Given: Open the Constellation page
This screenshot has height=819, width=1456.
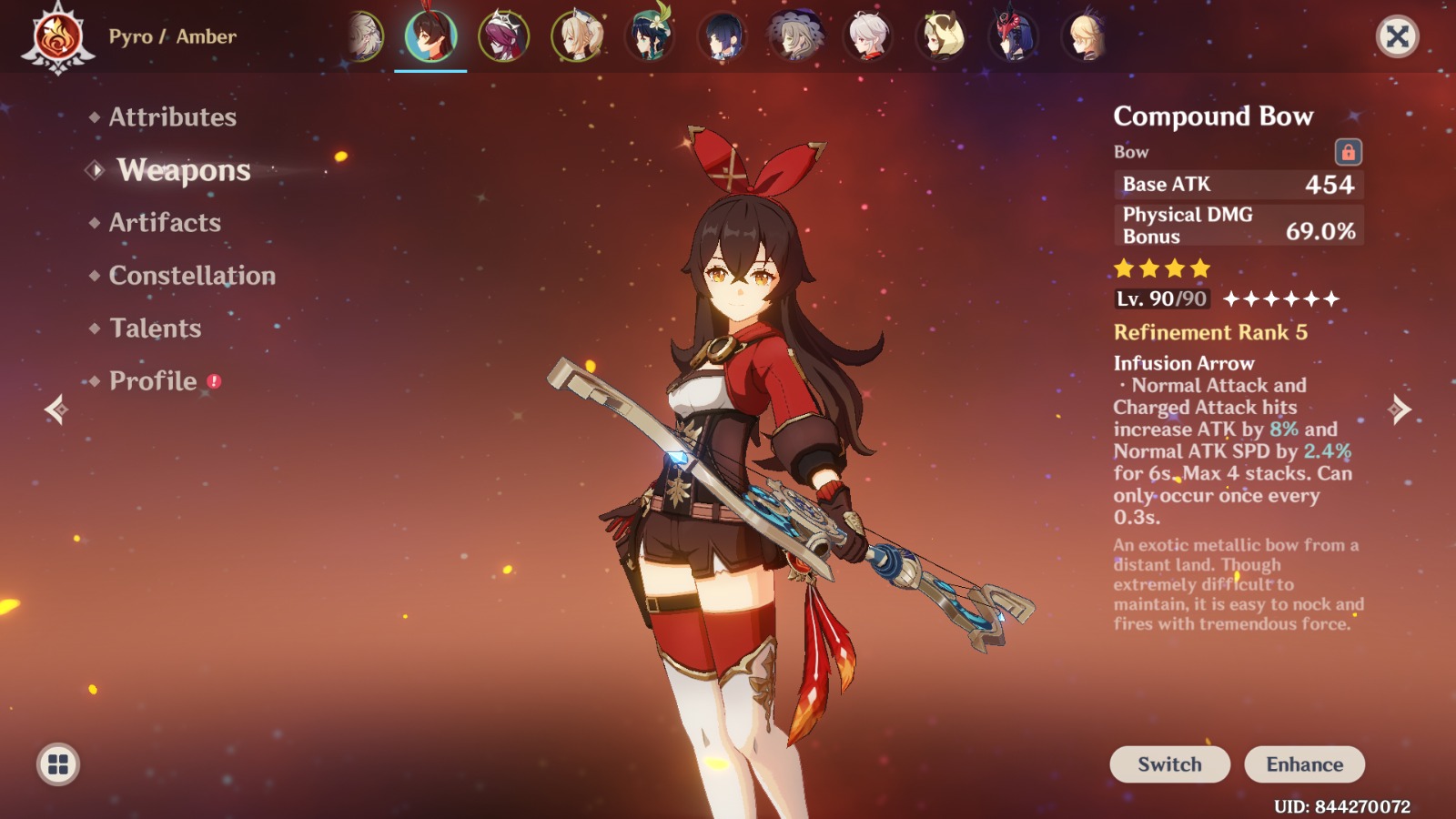Looking at the screenshot, I should click(192, 276).
